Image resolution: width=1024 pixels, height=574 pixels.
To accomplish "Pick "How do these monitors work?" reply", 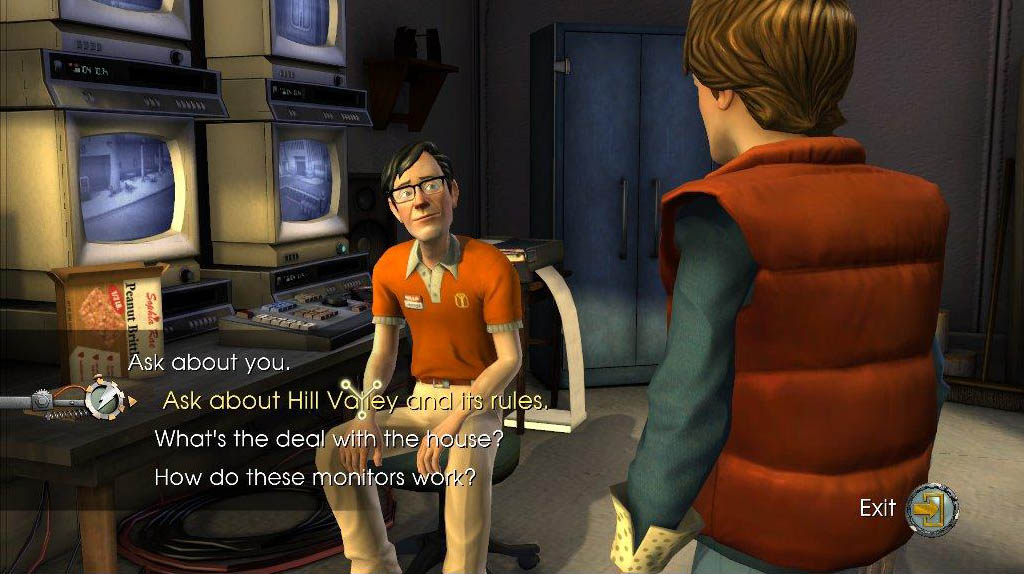I will click(x=314, y=477).
